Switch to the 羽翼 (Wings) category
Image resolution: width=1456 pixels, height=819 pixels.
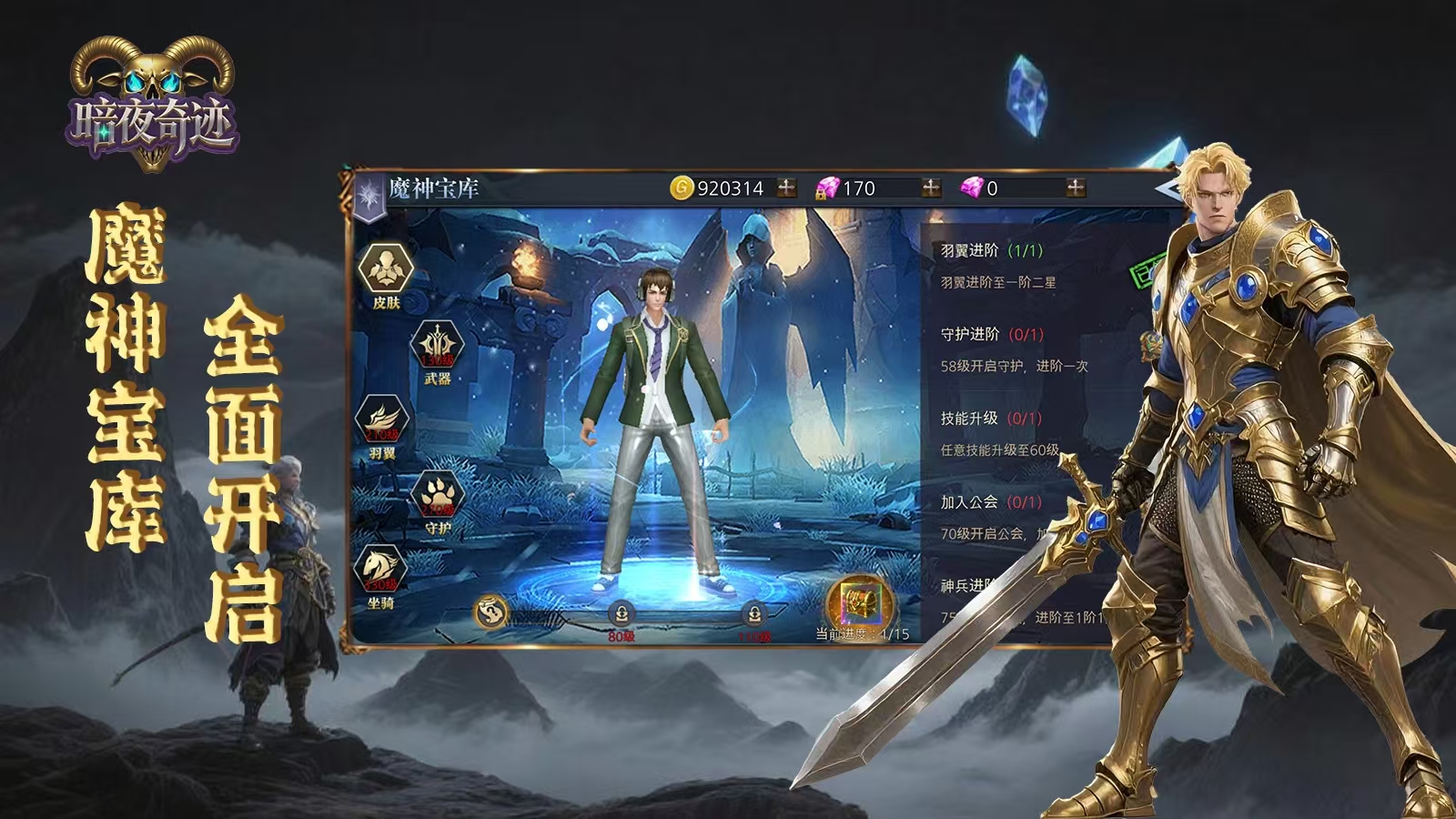click(383, 420)
